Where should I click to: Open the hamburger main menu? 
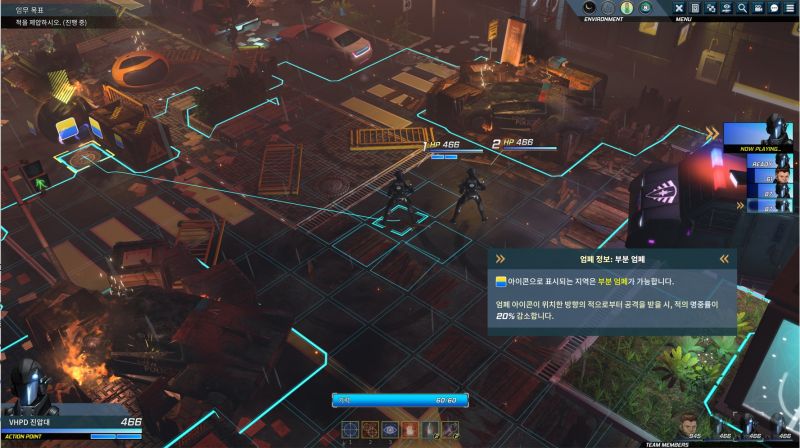pyautogui.click(x=790, y=8)
